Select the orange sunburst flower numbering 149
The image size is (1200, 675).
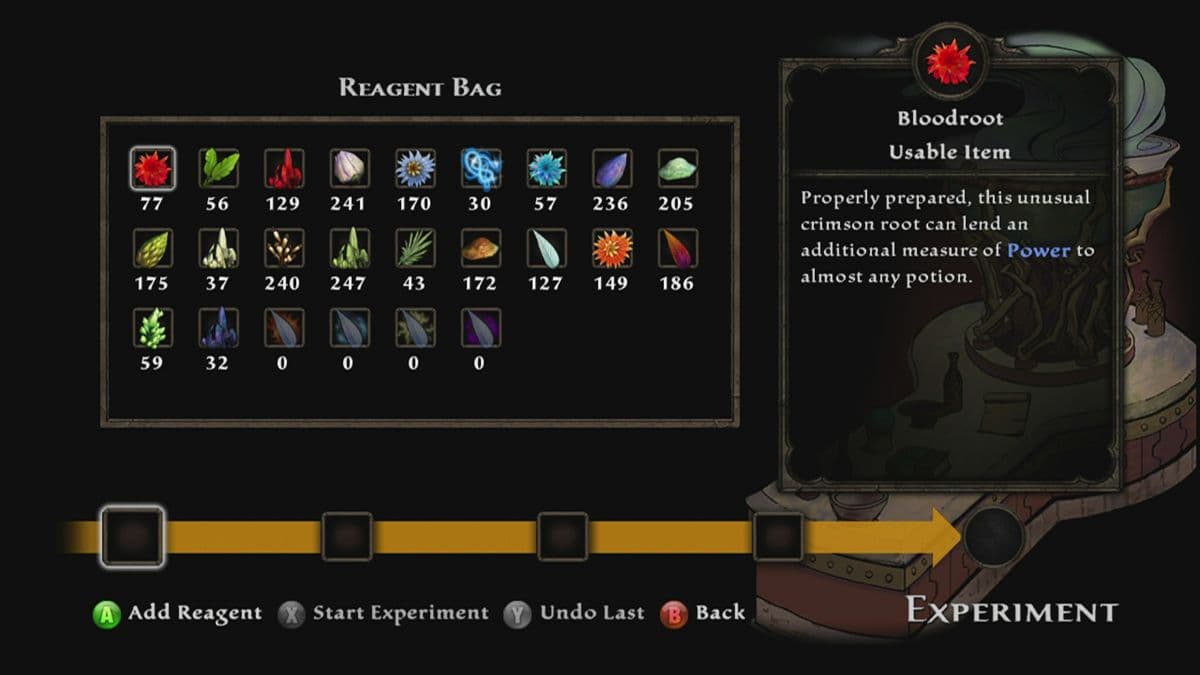(611, 248)
